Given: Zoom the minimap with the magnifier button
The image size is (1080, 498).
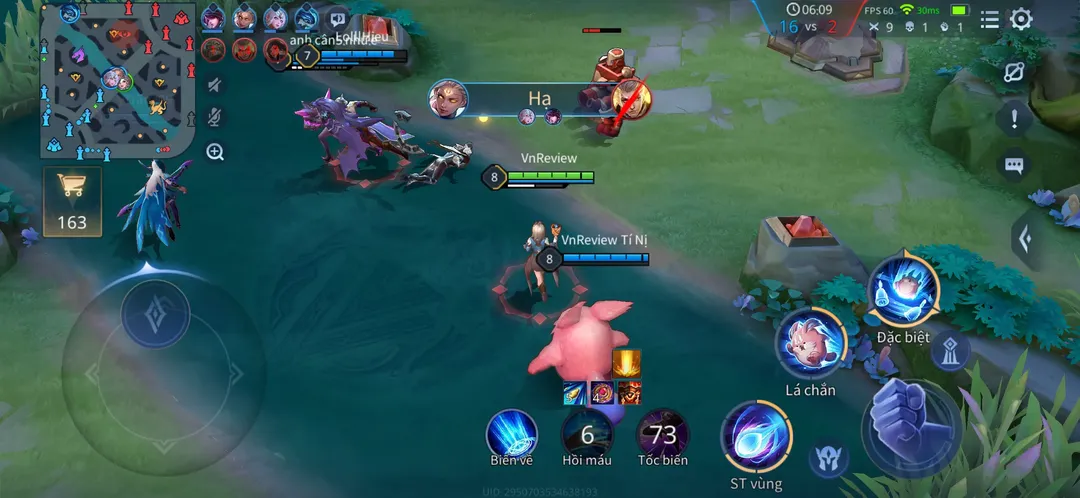Looking at the screenshot, I should 215,152.
